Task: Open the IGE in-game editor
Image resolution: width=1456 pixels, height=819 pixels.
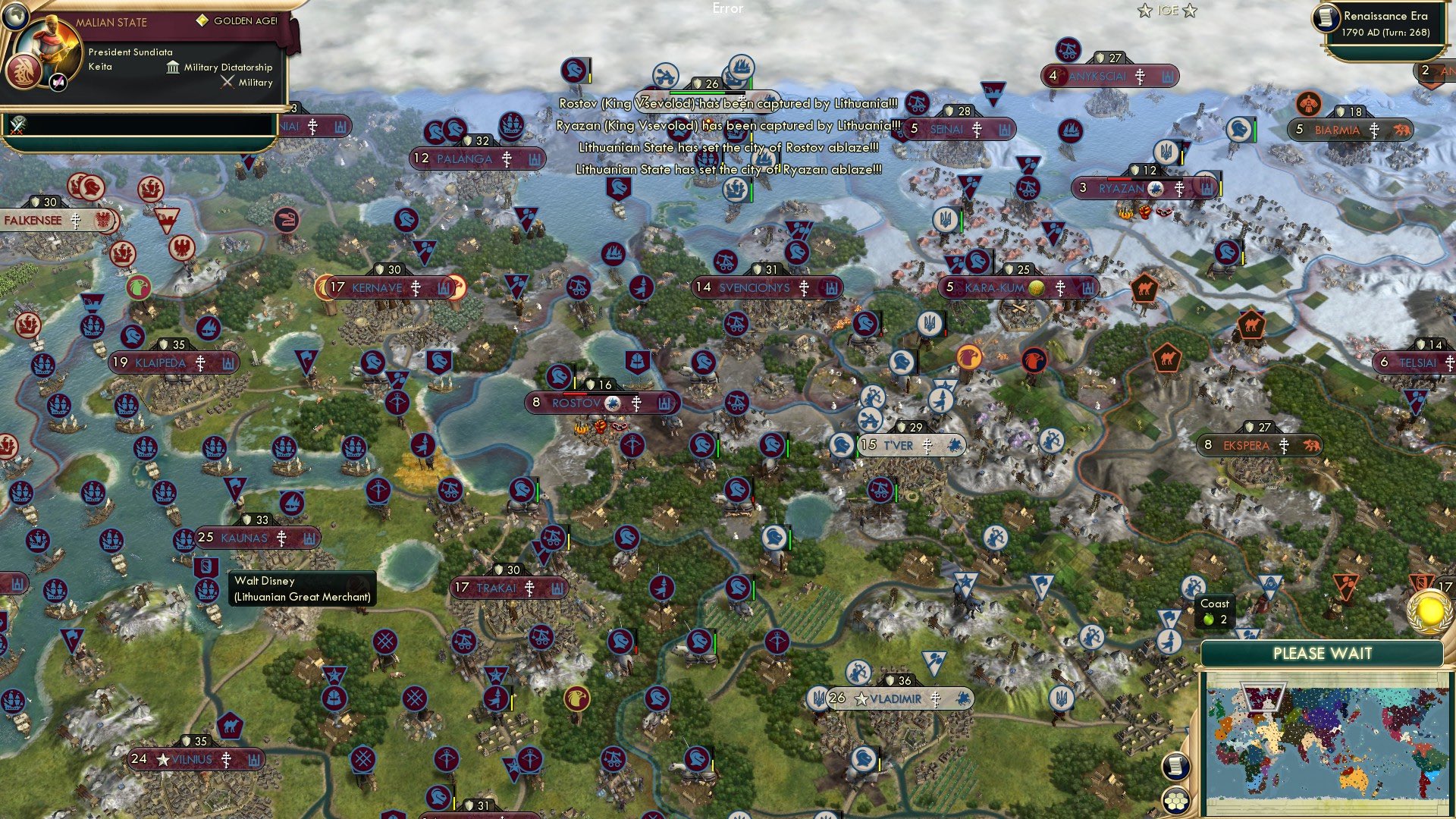Action: pyautogui.click(x=1167, y=11)
